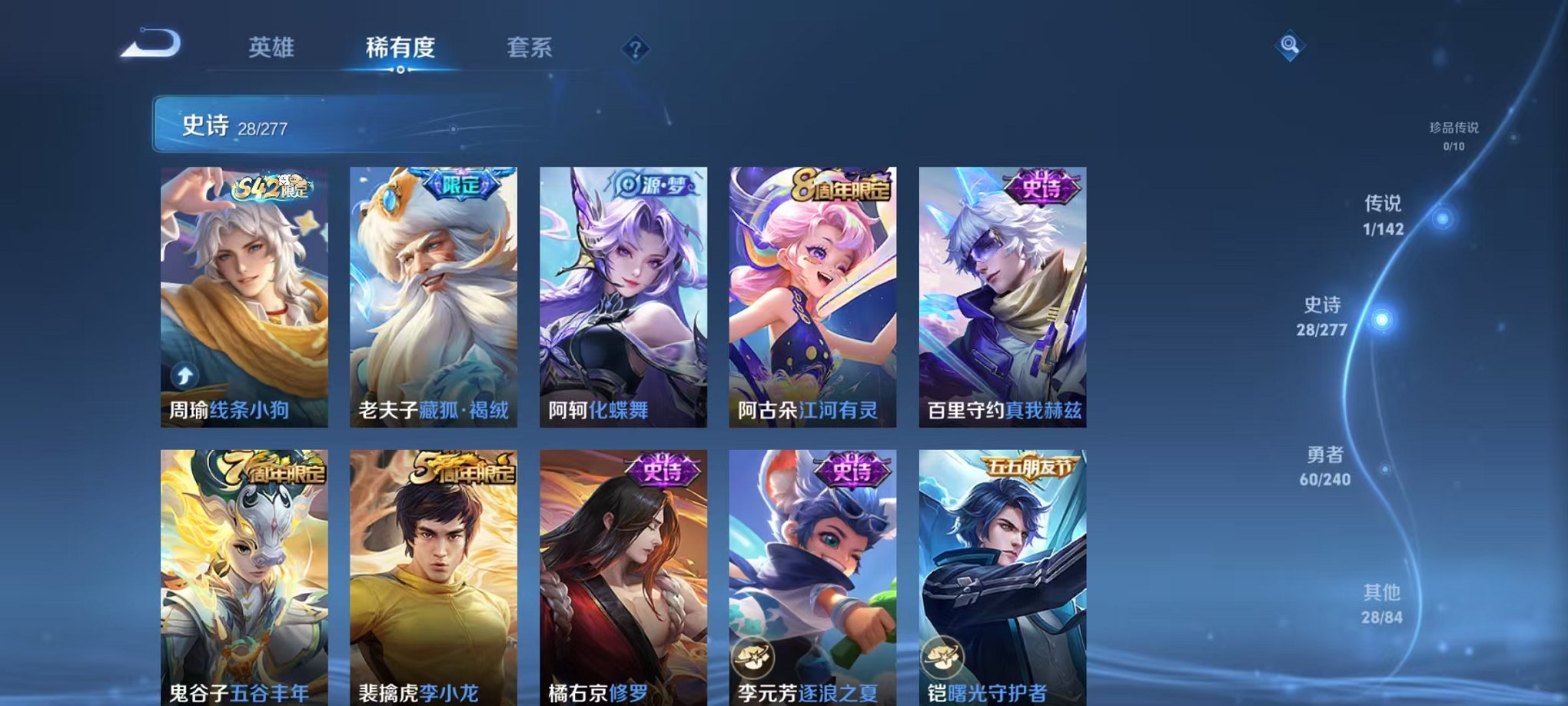Viewport: 1568px width, 706px height.
Task: Switch to the 英雄 tab
Action: [271, 48]
